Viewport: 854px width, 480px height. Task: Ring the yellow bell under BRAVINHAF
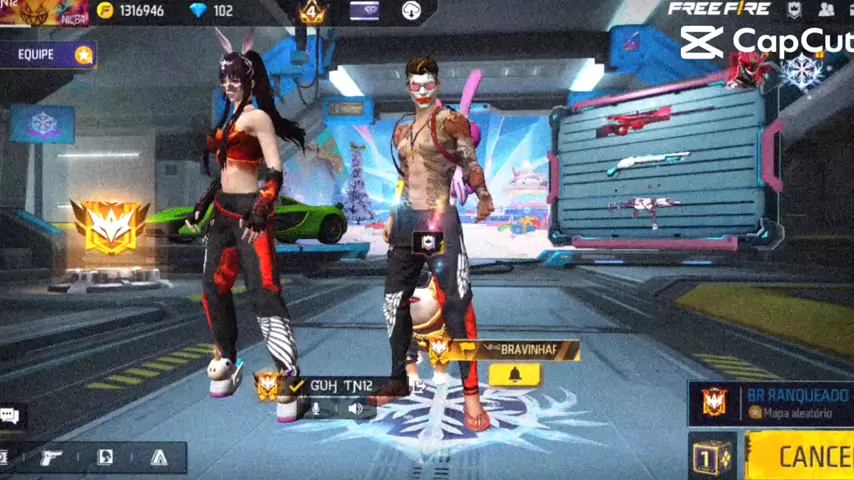(x=515, y=375)
